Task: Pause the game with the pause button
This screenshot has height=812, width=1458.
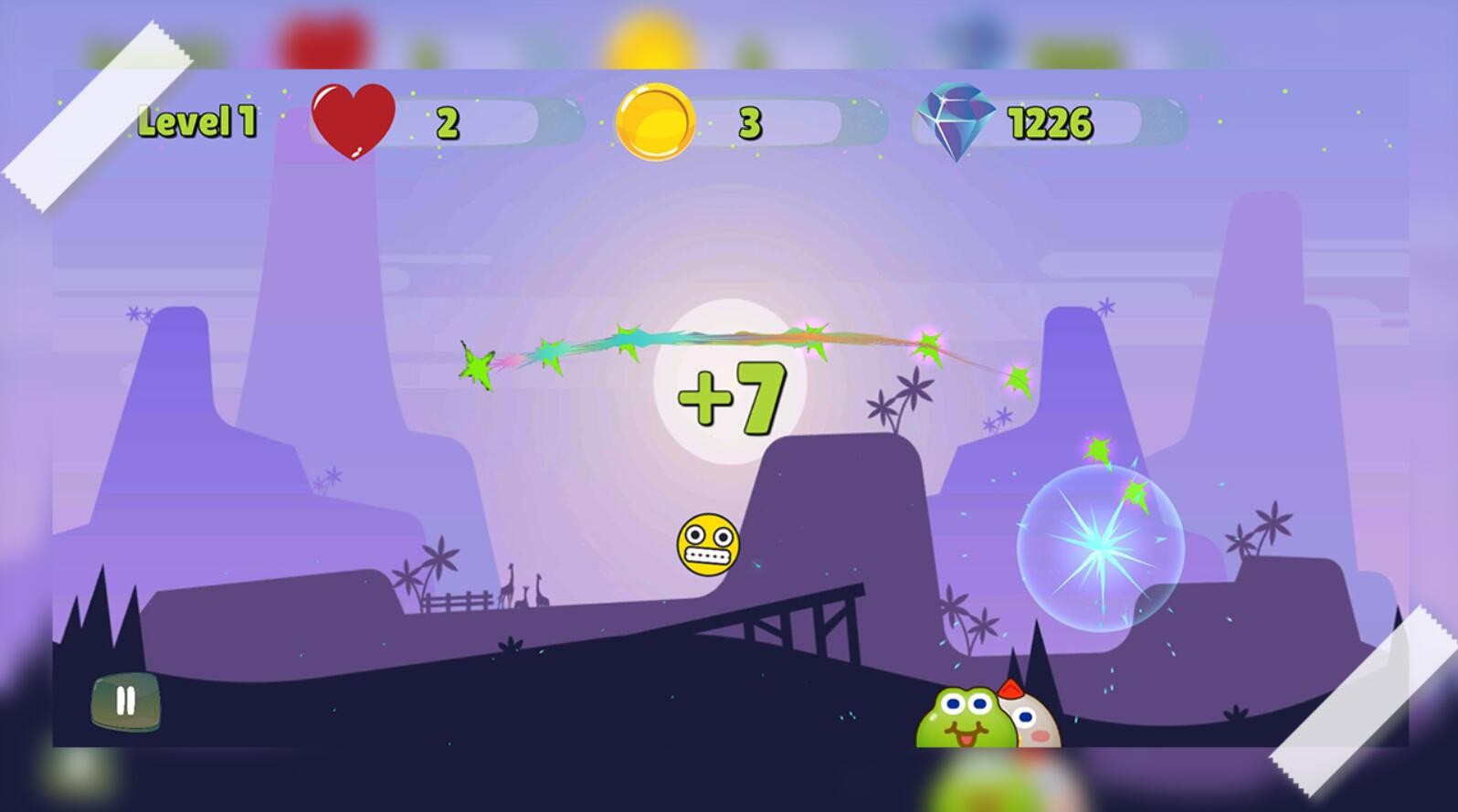Action: (126, 701)
